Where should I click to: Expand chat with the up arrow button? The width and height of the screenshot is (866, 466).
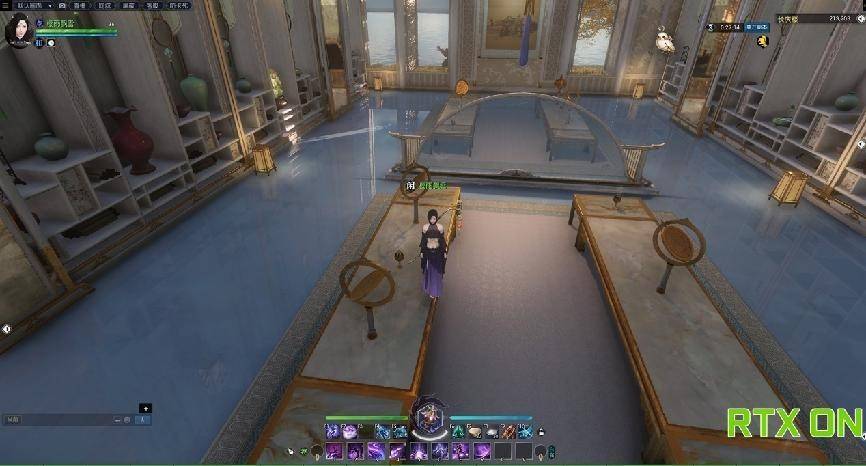click(x=145, y=408)
